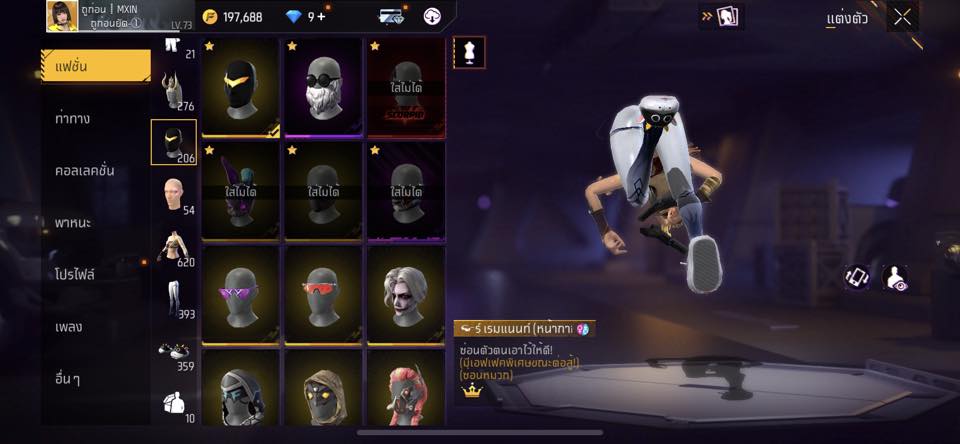Select the silver-haired joker face item
960x444 pixels.
click(x=406, y=295)
